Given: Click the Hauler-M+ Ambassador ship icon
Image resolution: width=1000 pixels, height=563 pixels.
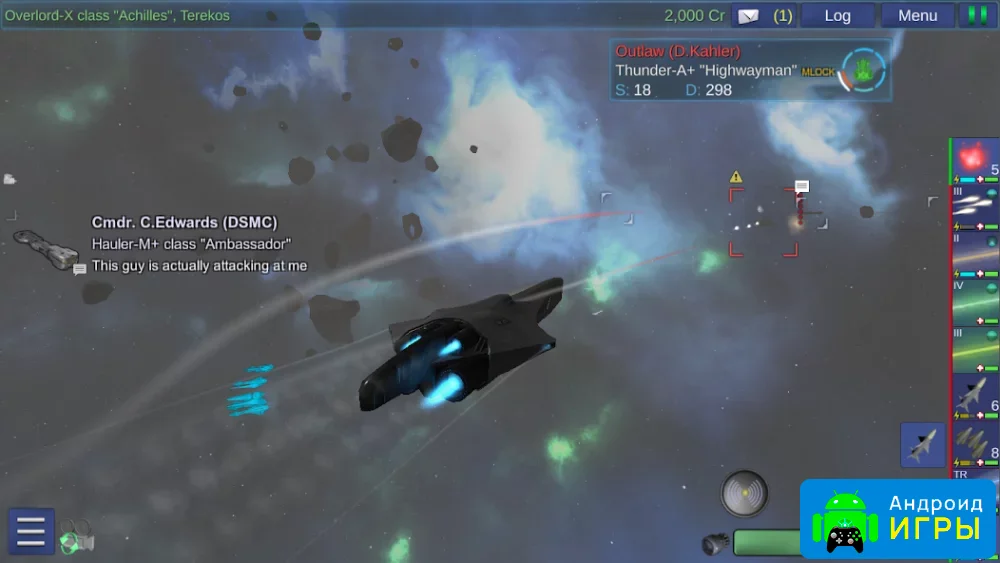Looking at the screenshot, I should (x=45, y=248).
